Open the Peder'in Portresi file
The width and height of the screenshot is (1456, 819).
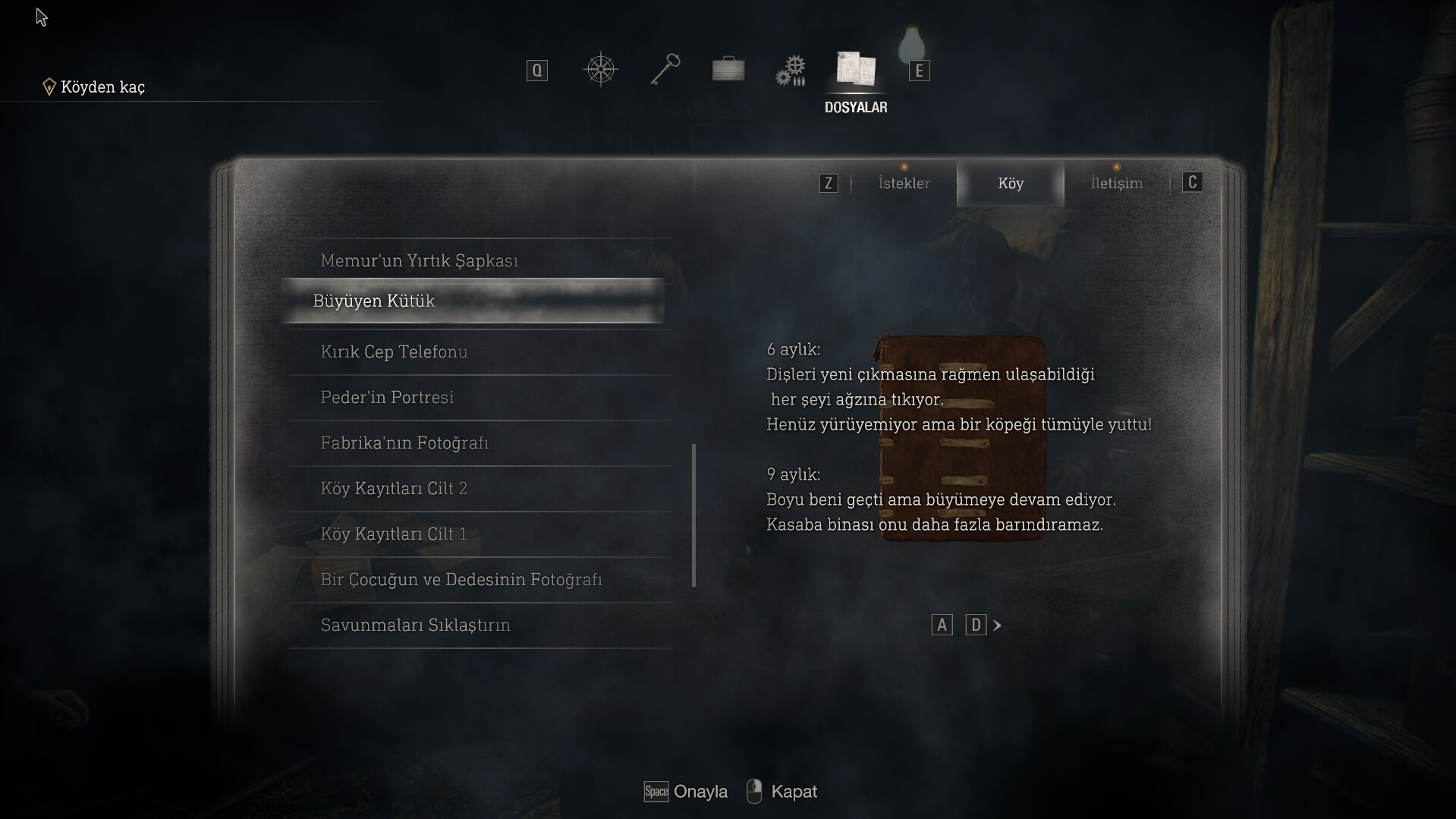click(x=388, y=397)
